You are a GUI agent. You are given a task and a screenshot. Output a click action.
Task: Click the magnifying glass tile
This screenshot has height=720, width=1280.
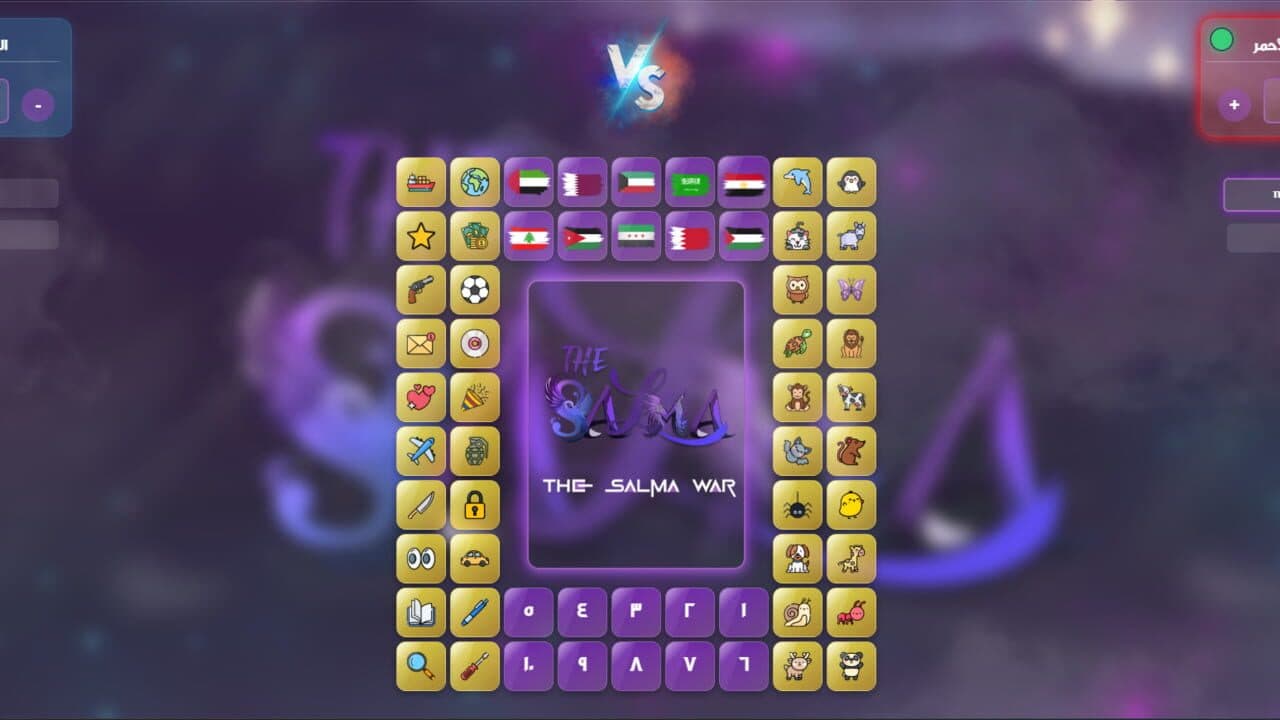coord(421,666)
